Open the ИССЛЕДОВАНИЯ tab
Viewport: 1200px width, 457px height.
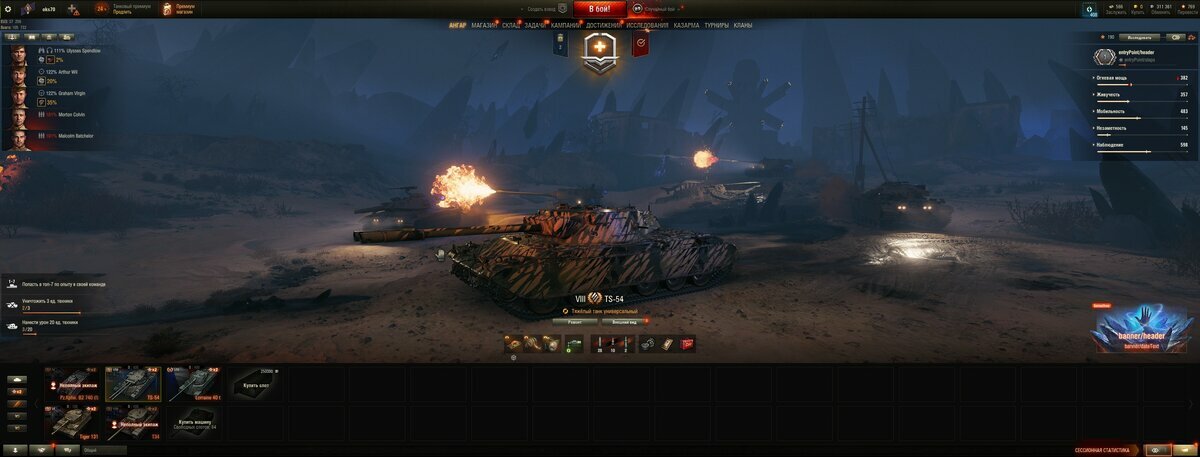(648, 25)
